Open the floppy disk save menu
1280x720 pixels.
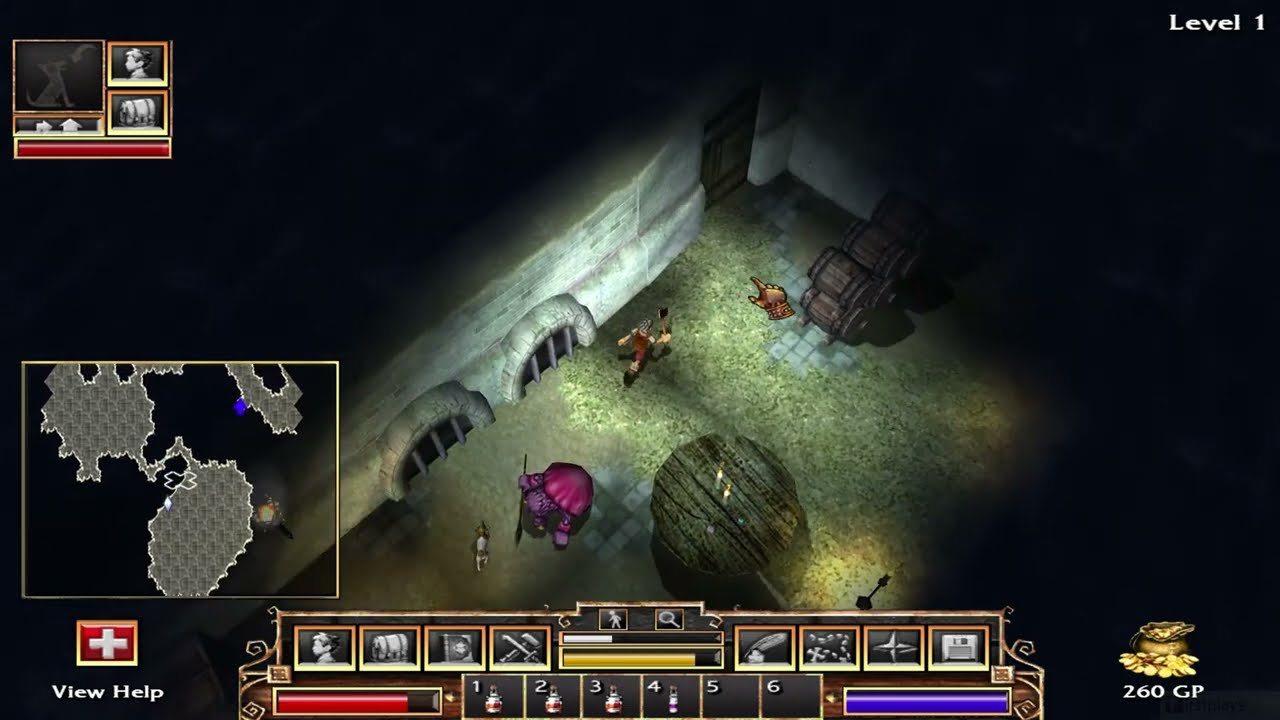tap(958, 648)
